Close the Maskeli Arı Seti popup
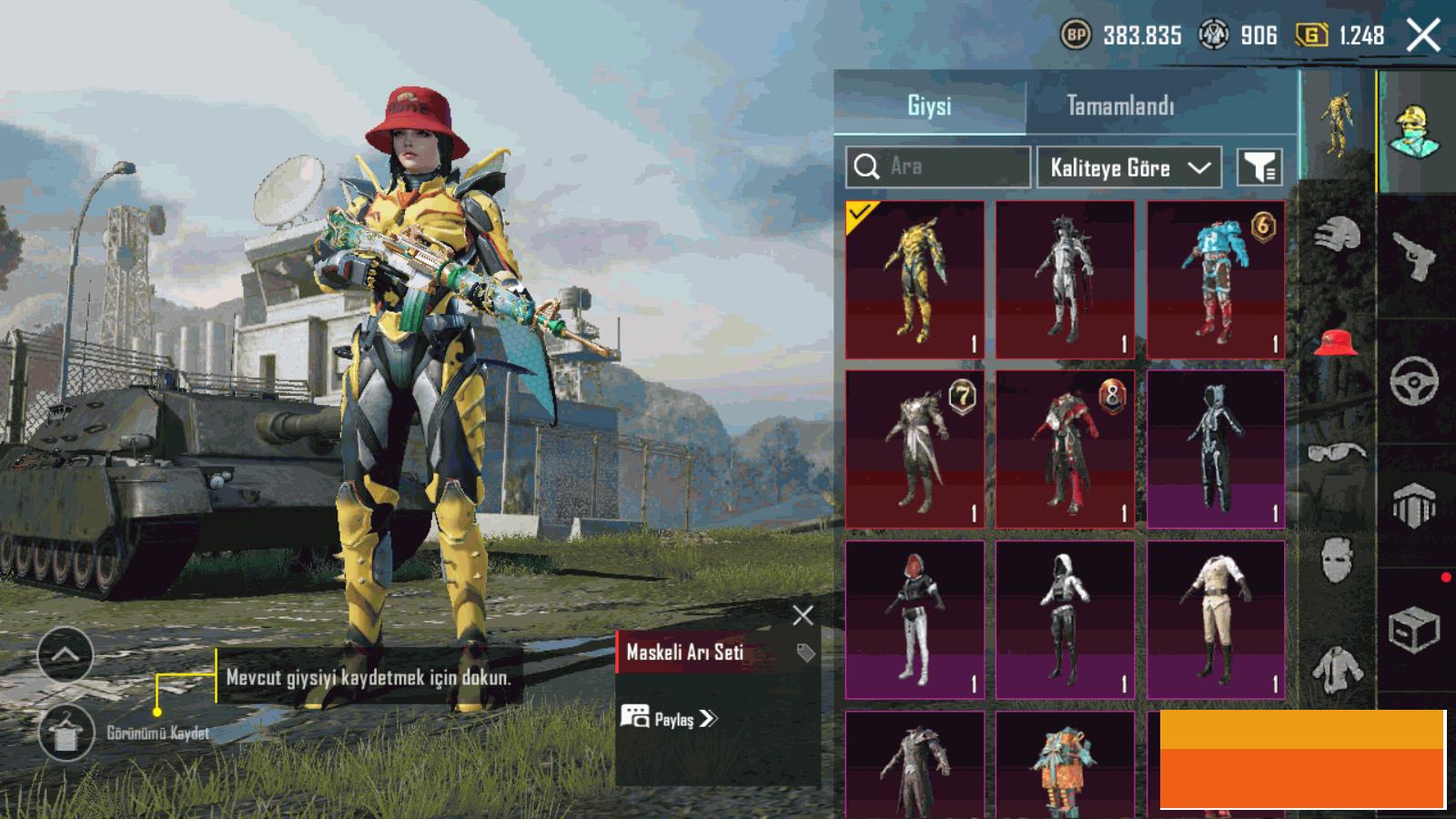Screen dimensions: 1456x819 (x=803, y=616)
